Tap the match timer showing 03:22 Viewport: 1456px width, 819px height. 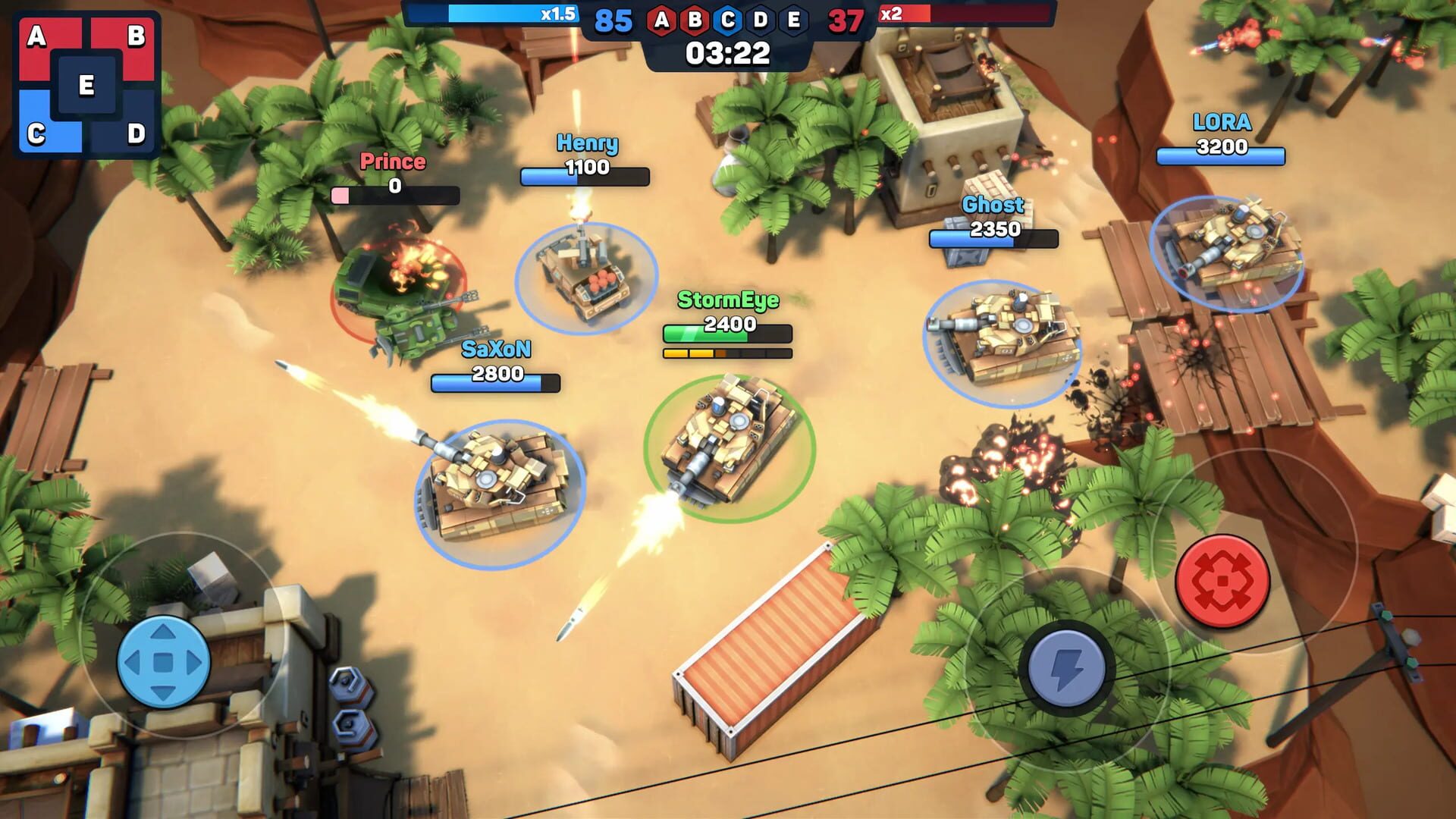pyautogui.click(x=726, y=53)
